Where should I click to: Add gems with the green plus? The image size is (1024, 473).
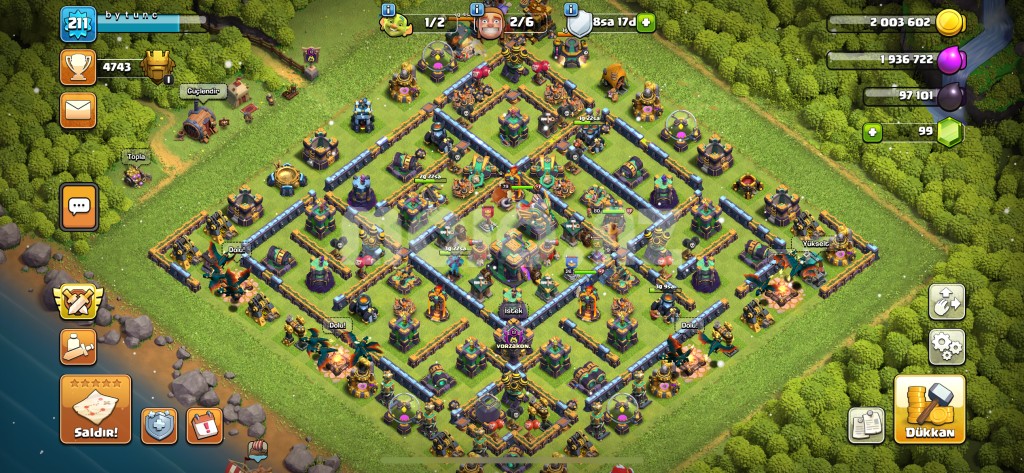874,131
